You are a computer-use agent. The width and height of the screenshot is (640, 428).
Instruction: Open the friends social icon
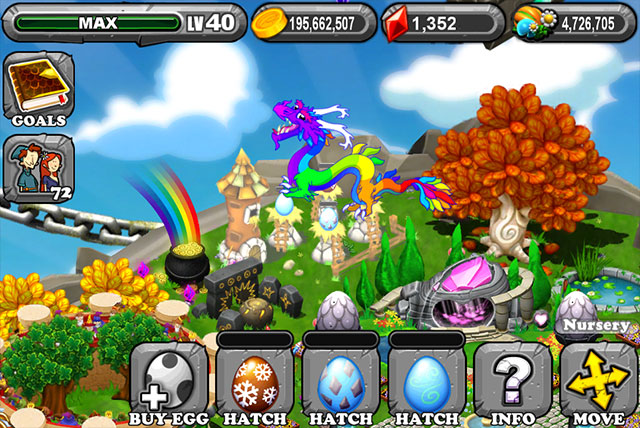[34, 166]
